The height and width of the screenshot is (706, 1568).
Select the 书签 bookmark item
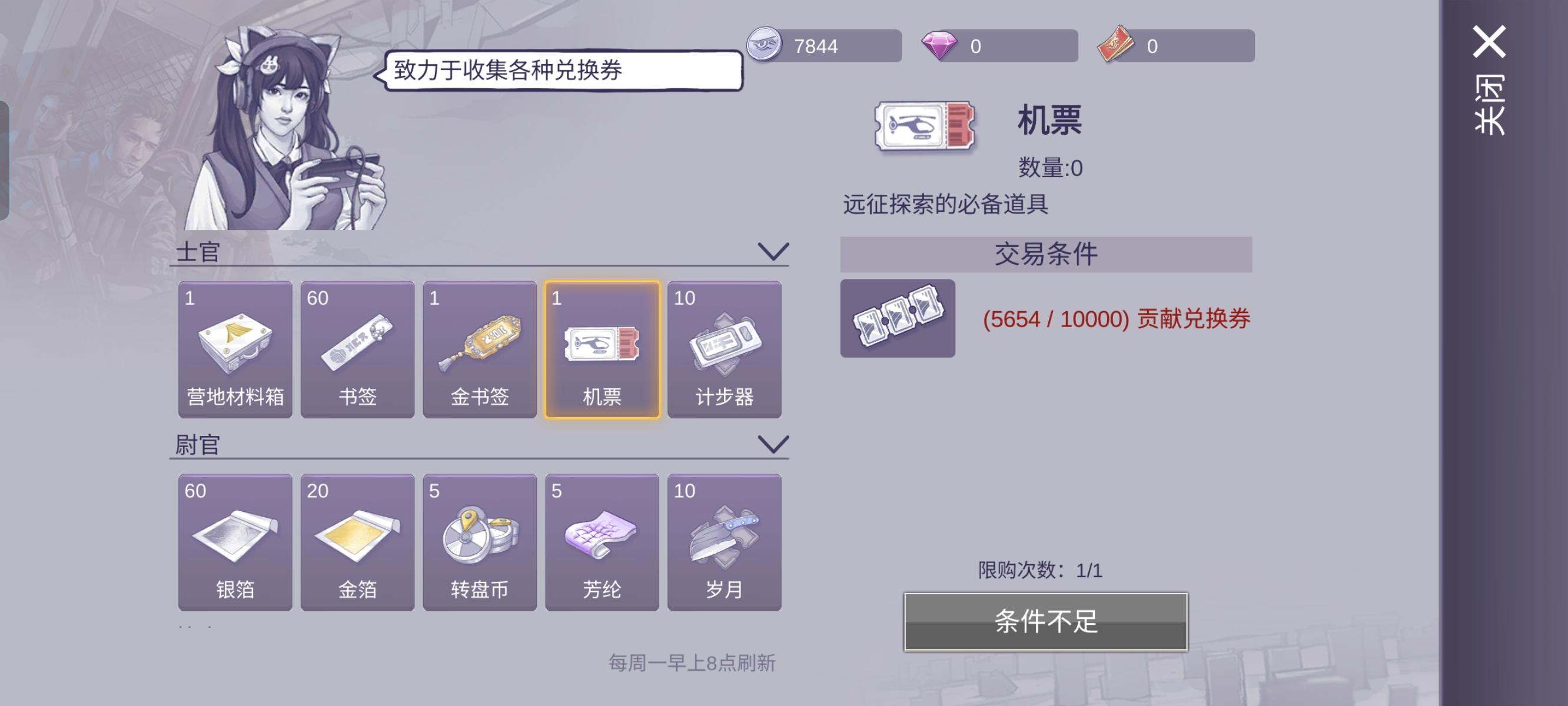click(x=358, y=350)
